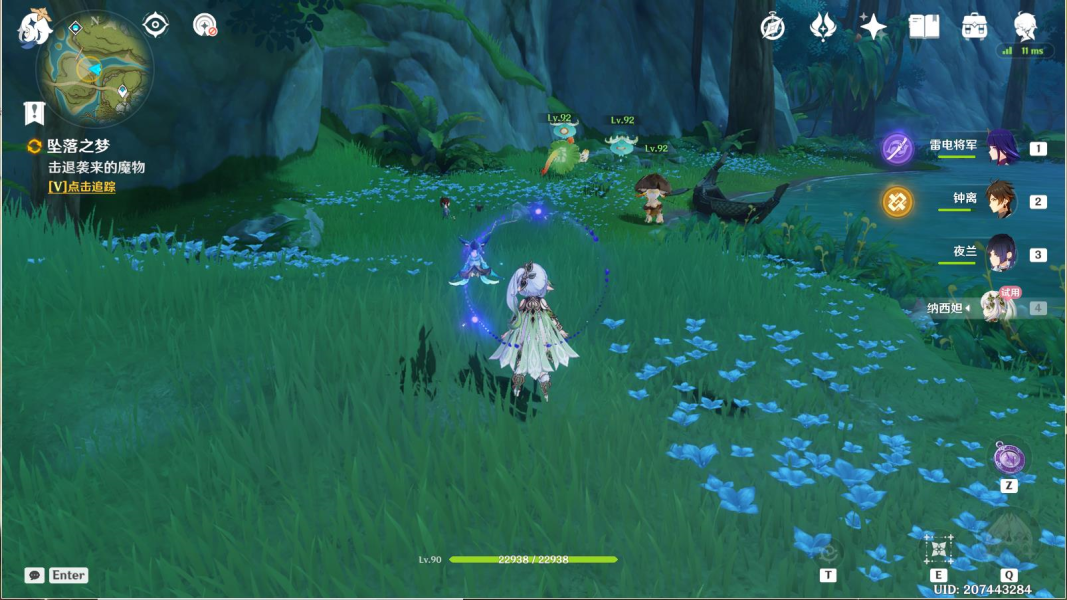
Task: Trigger 钟离's golden elemental burst icon
Action: pyautogui.click(x=897, y=202)
